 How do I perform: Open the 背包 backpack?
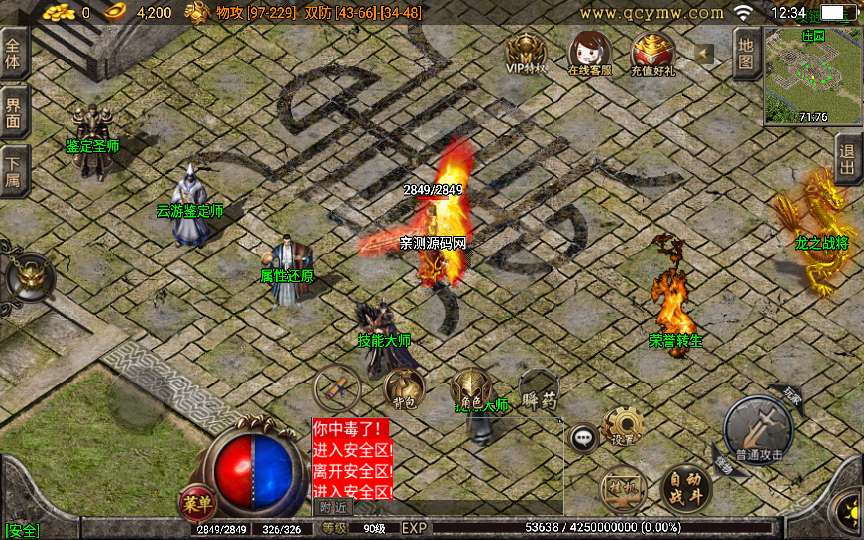point(404,389)
